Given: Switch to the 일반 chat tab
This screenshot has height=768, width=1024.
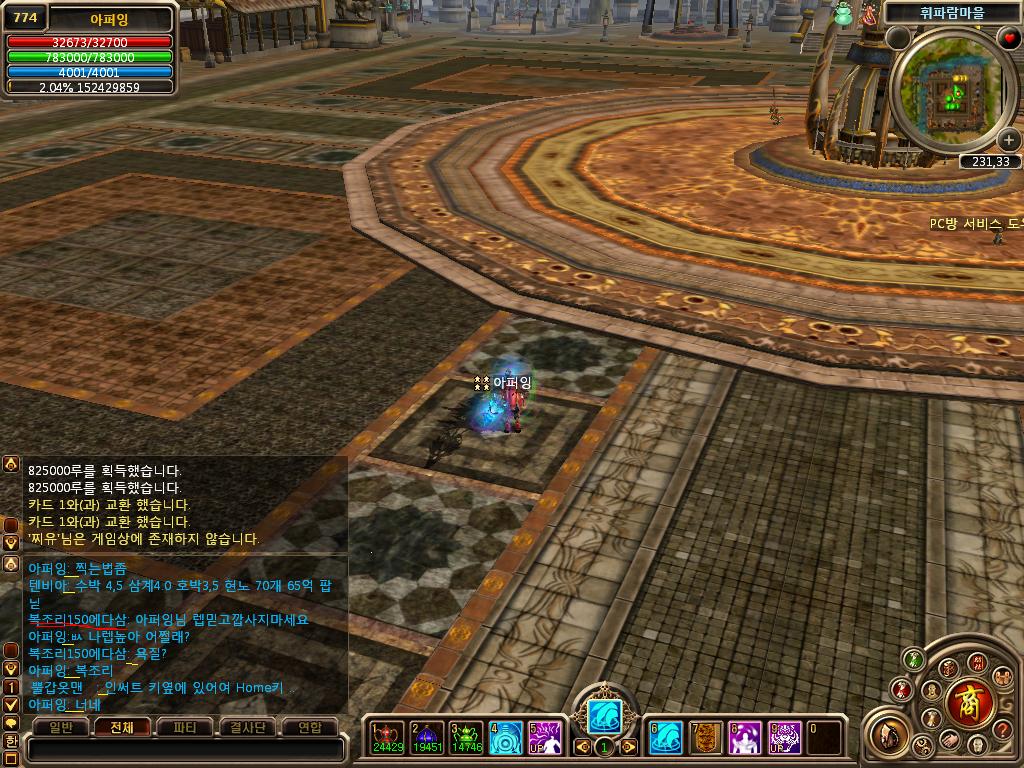Looking at the screenshot, I should (x=61, y=727).
